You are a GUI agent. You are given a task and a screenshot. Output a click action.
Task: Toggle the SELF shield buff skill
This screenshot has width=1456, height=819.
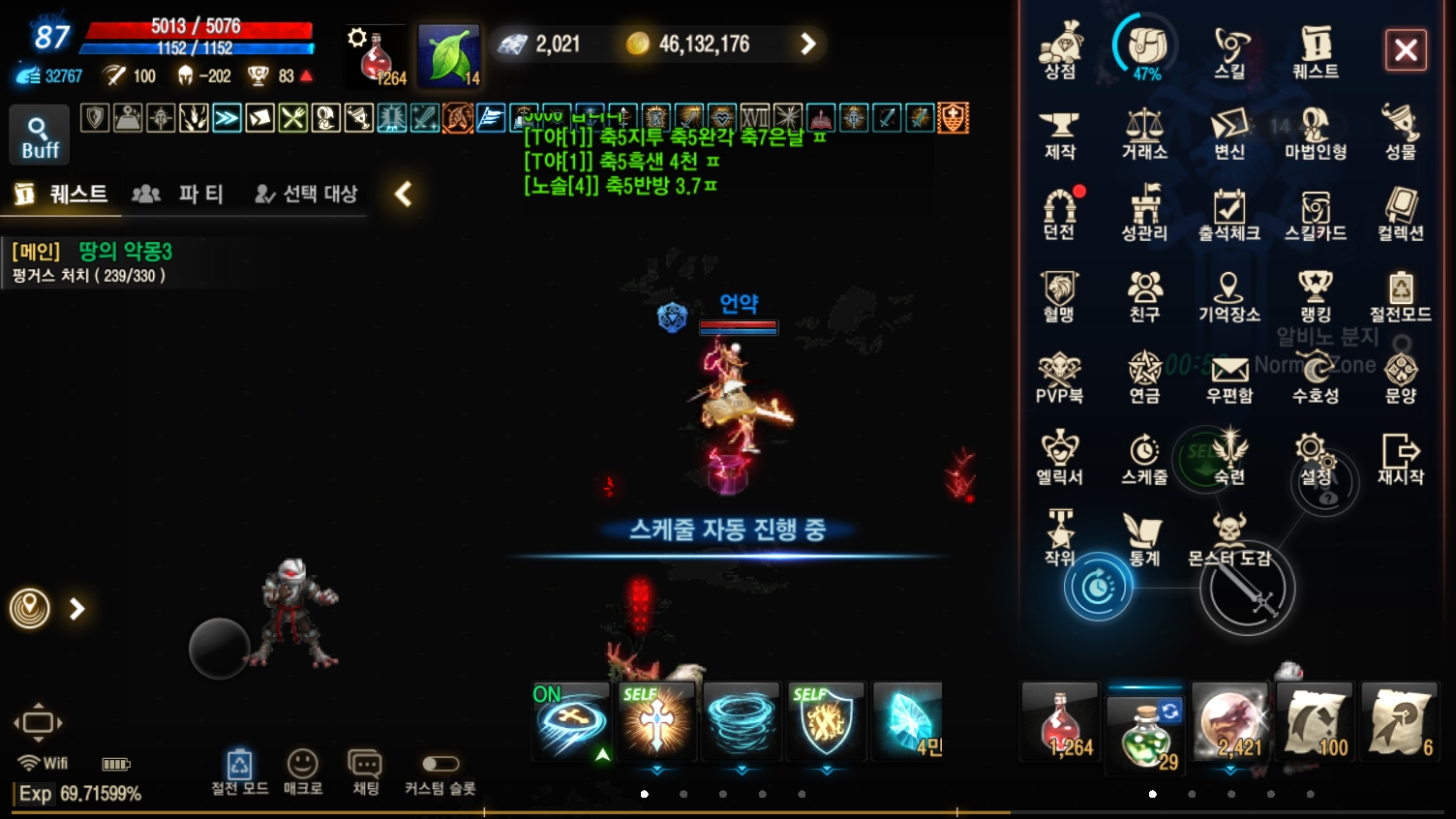(x=825, y=721)
